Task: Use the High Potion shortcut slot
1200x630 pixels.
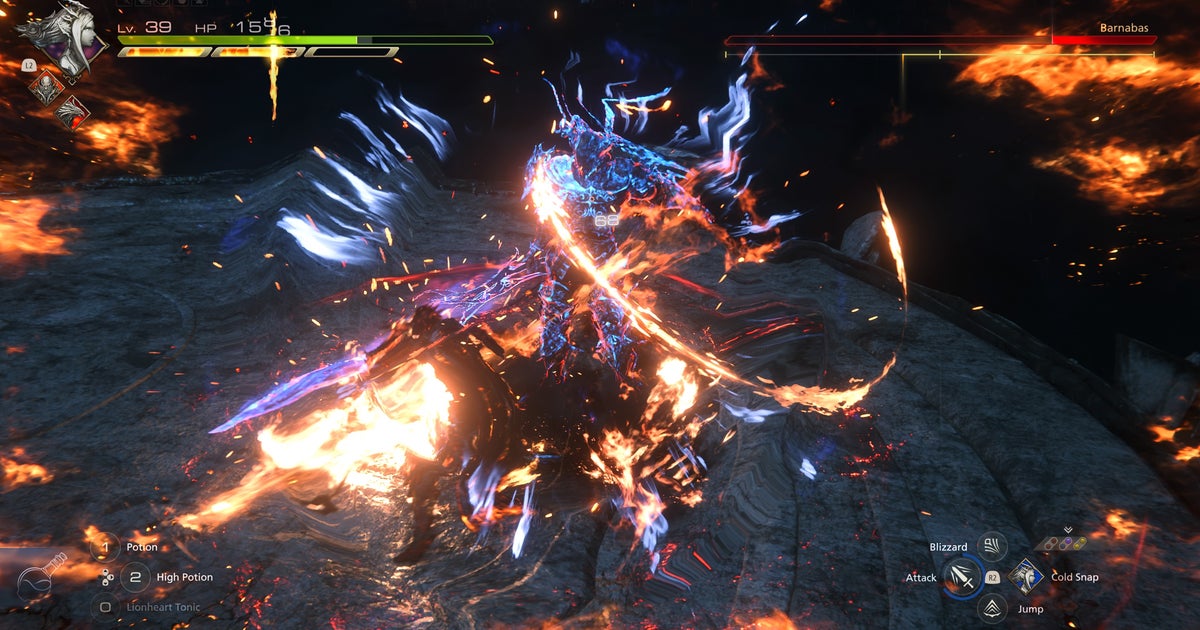Action: point(136,577)
